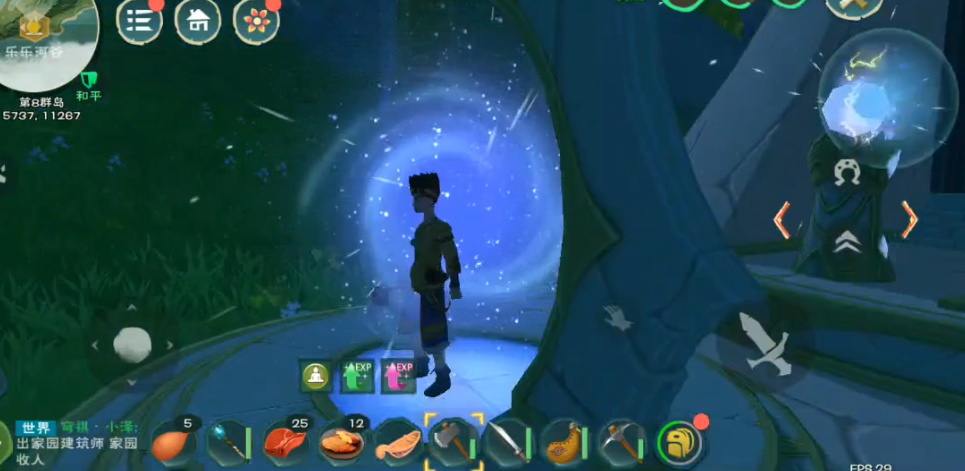Select the cooked dish plate slot
Screen dimensions: 965x471
click(342, 441)
